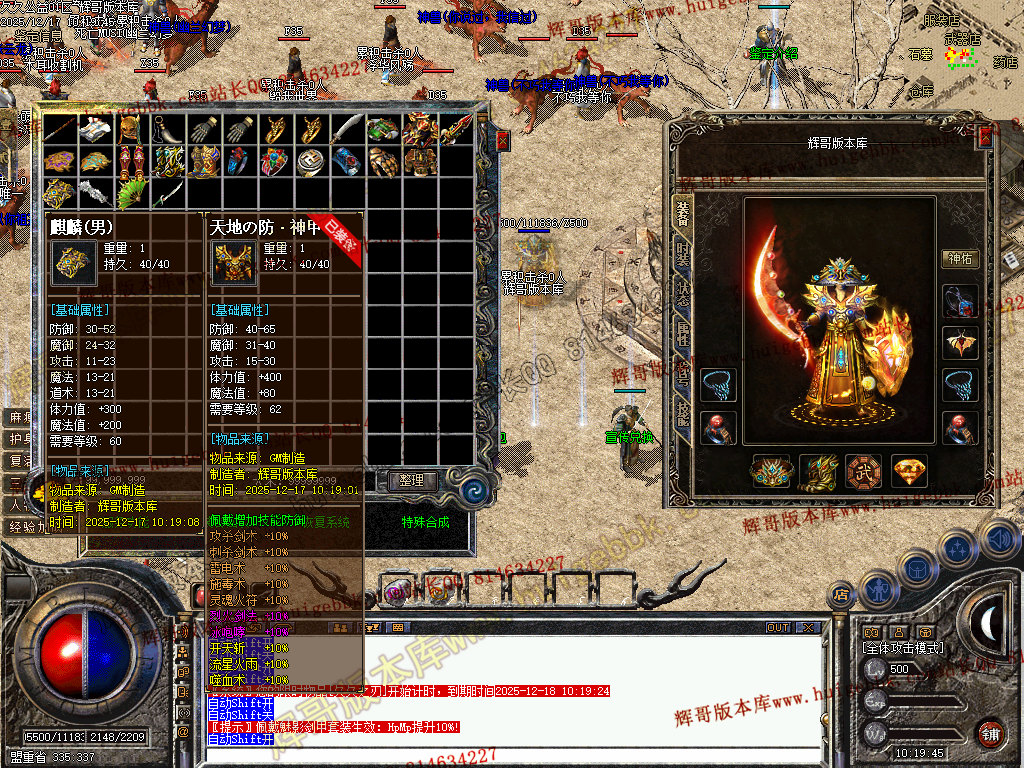
Task: Click the bat-wing amulet equipment slot
Action: [960, 343]
